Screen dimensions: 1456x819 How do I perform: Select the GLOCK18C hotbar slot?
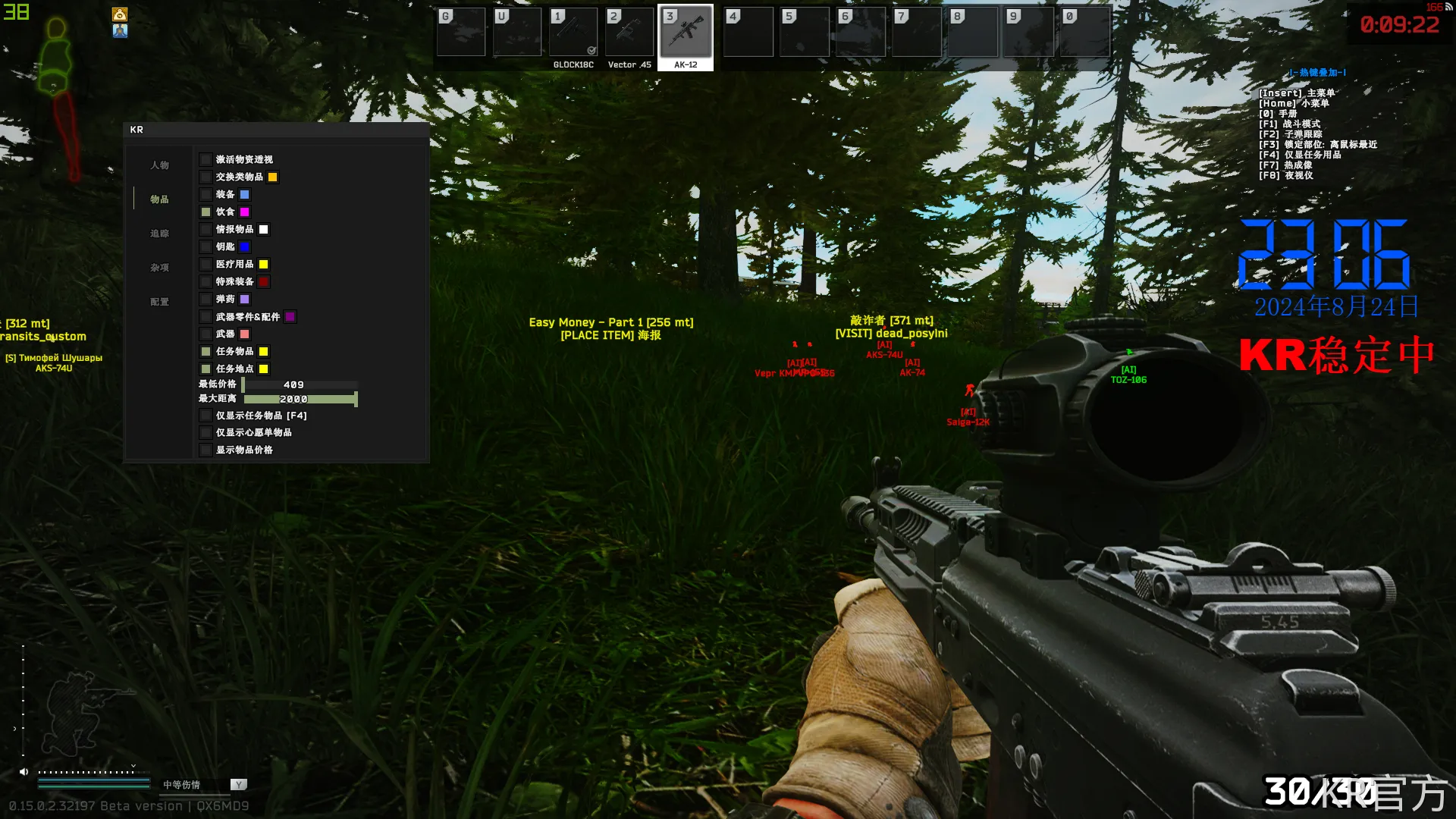click(573, 33)
